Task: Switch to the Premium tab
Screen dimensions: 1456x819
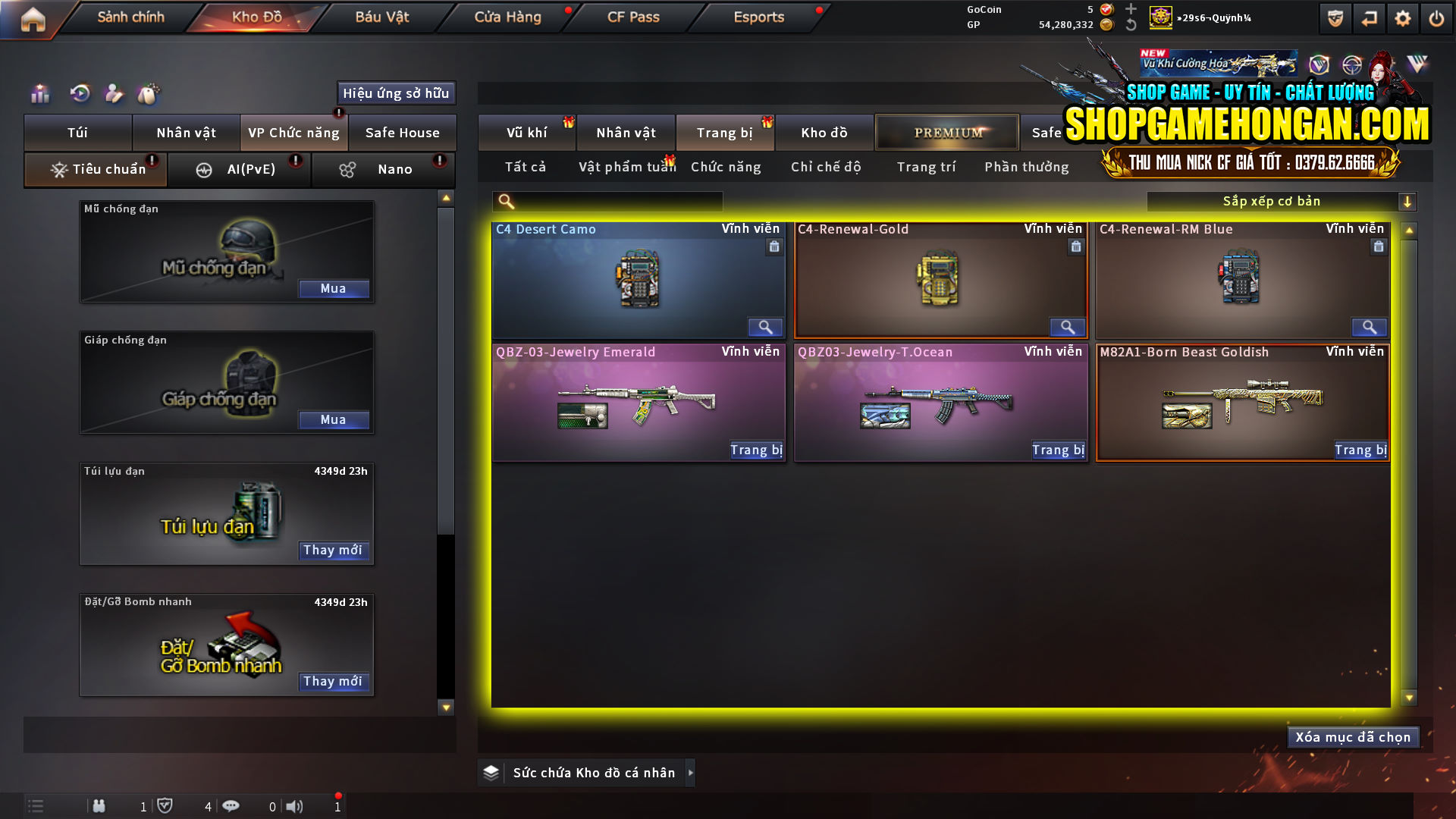Action: pos(946,132)
